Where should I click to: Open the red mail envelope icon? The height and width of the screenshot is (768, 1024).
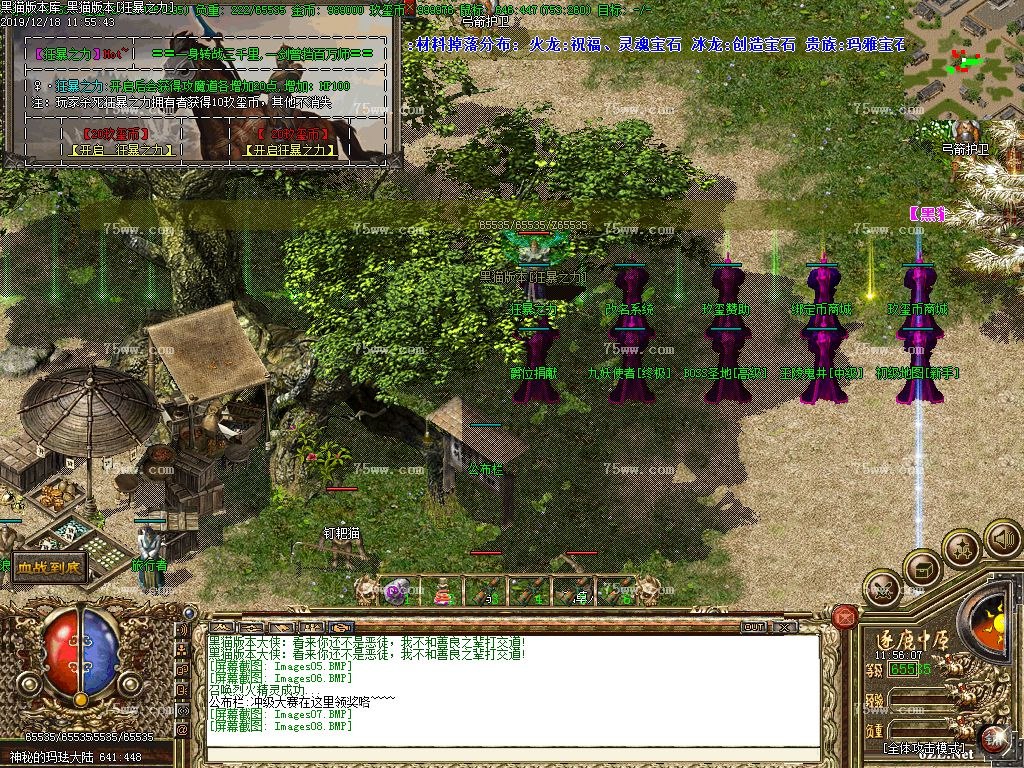844,616
